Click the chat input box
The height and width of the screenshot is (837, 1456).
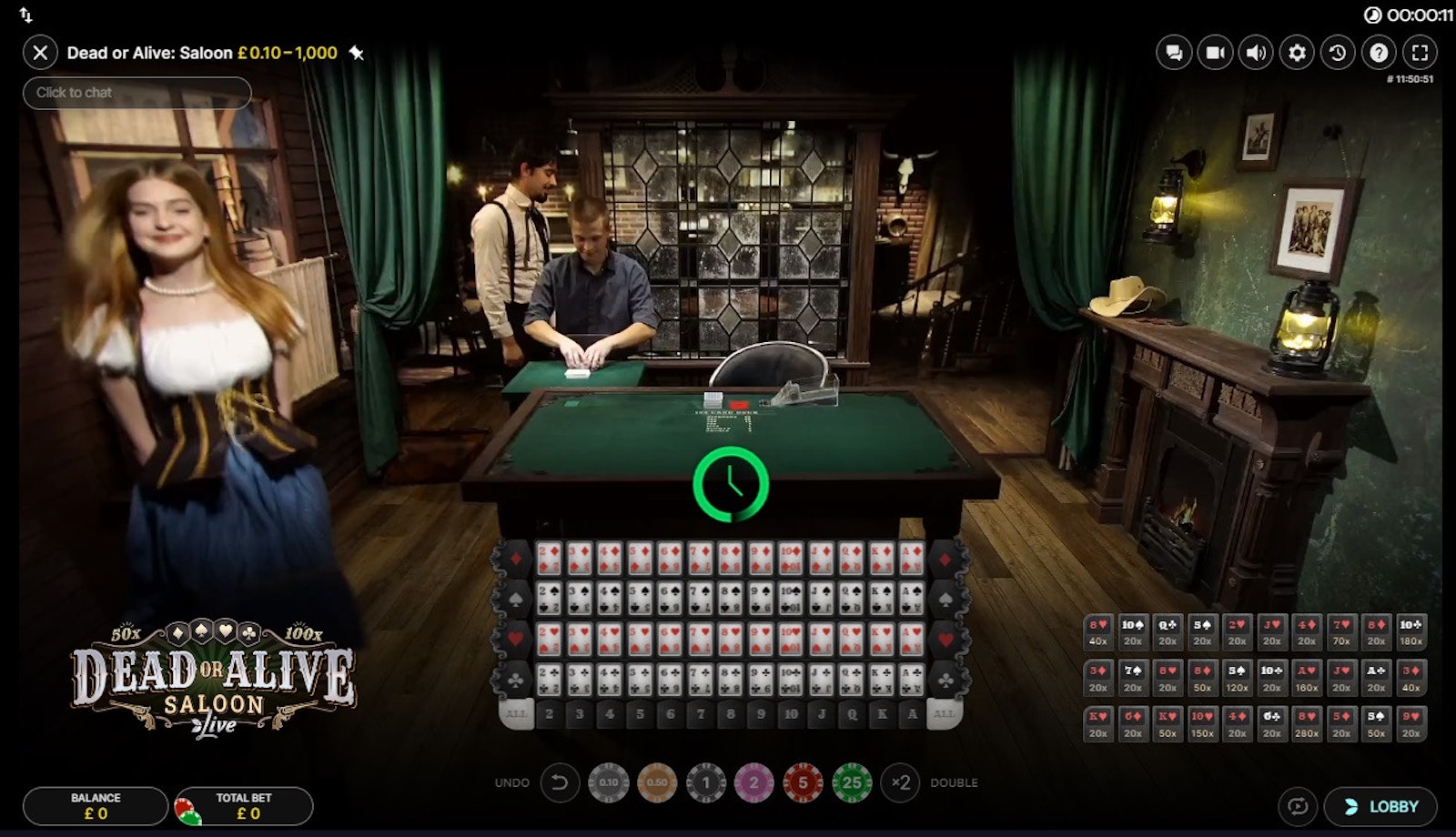coord(136,93)
